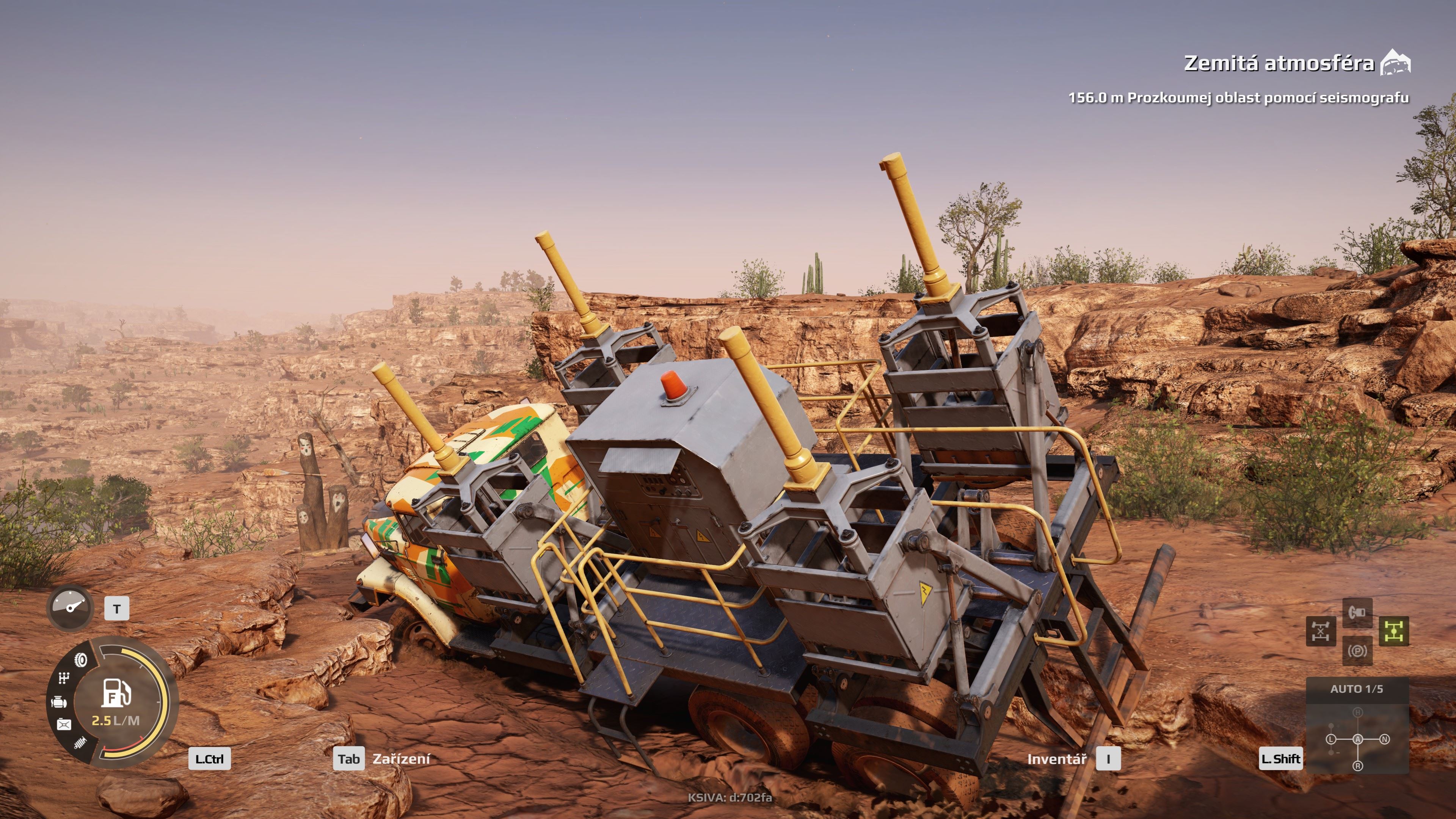Click the tire condition icon on the status dial

point(81,660)
